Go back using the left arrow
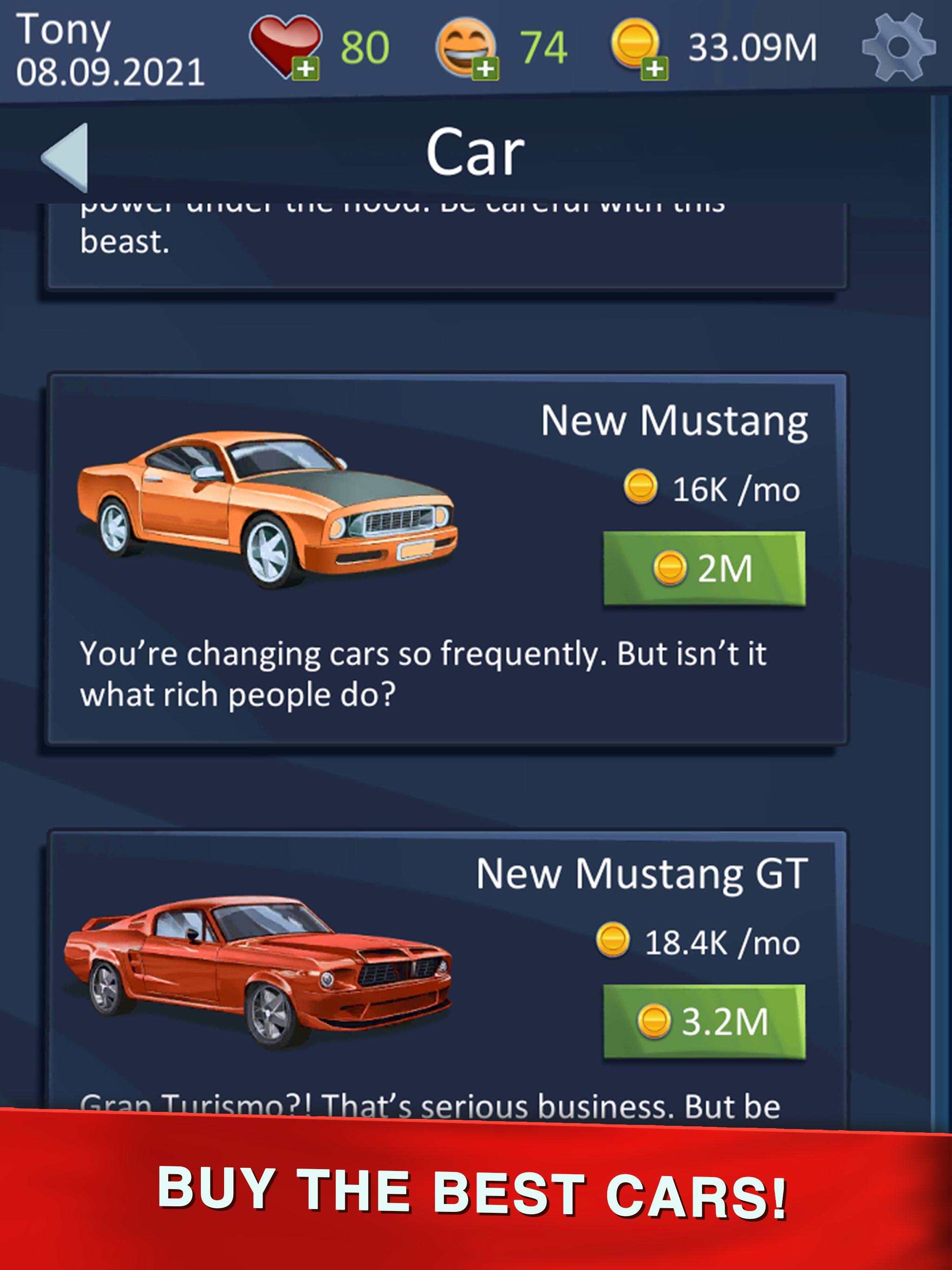The height and width of the screenshot is (1270, 952). [x=66, y=156]
